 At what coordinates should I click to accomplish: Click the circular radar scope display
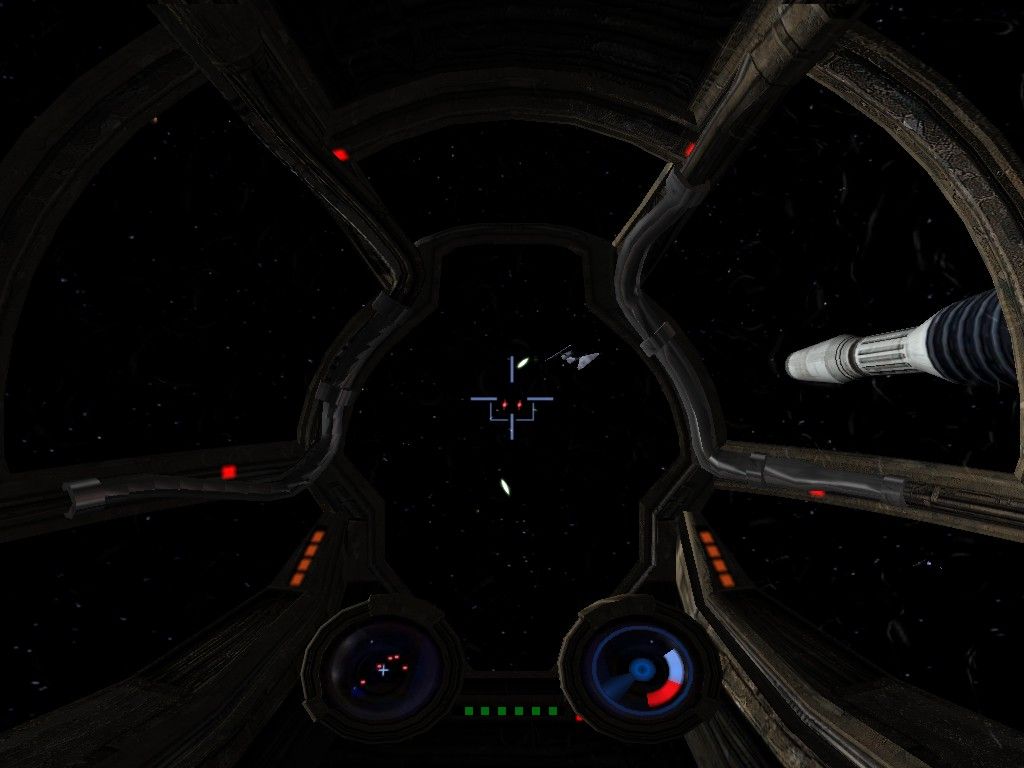click(384, 667)
